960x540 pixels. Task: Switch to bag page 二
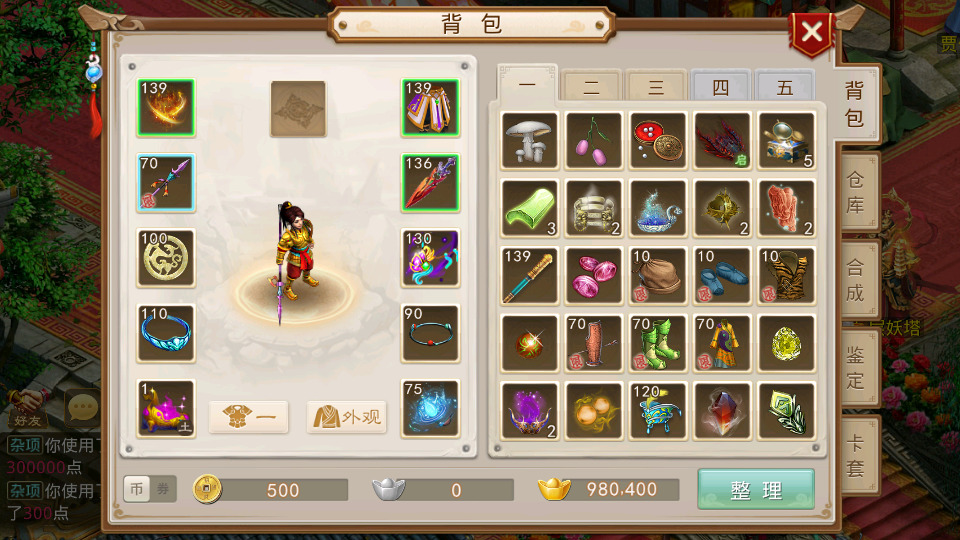tap(591, 88)
